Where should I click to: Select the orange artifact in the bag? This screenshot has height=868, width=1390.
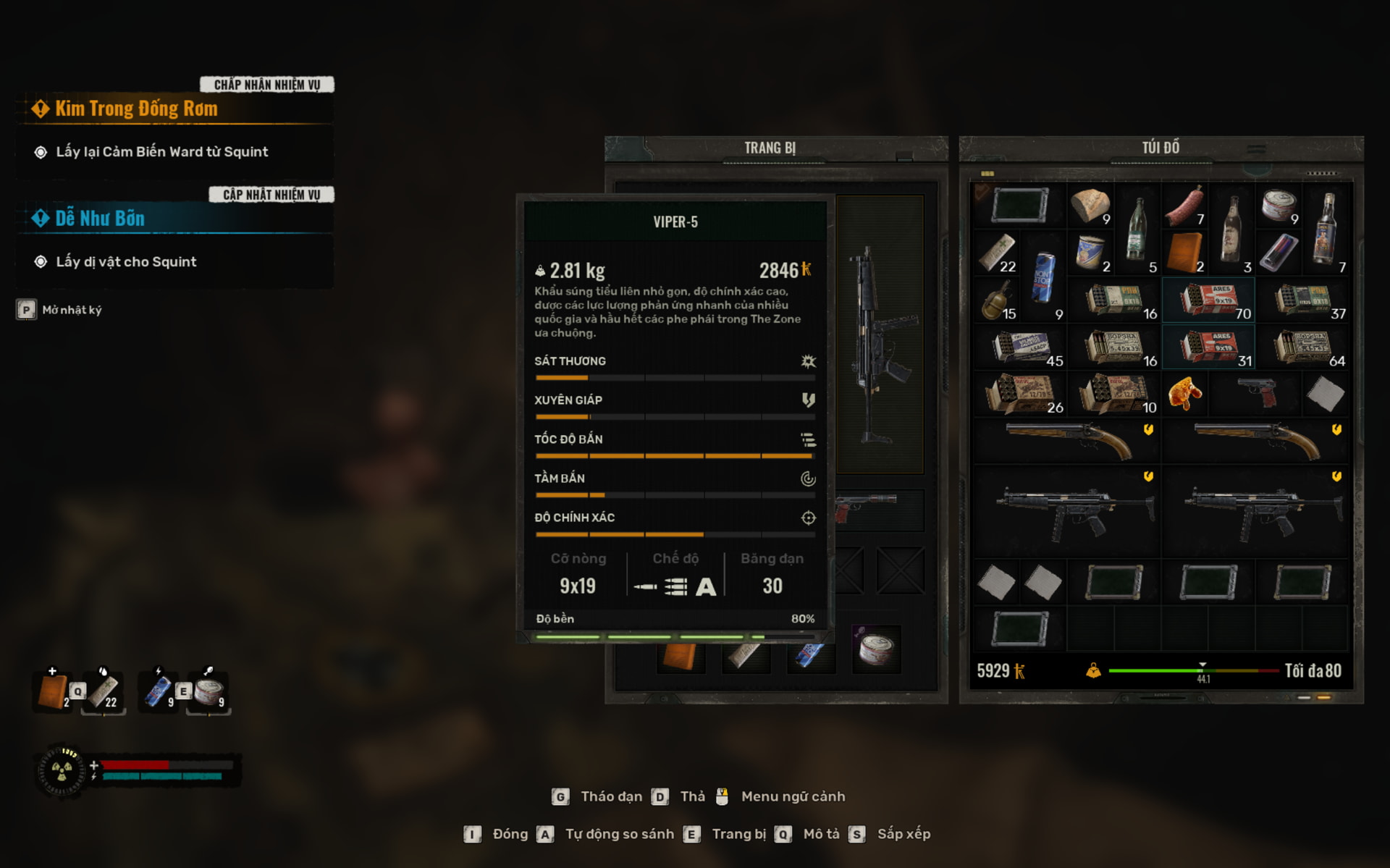1184,394
